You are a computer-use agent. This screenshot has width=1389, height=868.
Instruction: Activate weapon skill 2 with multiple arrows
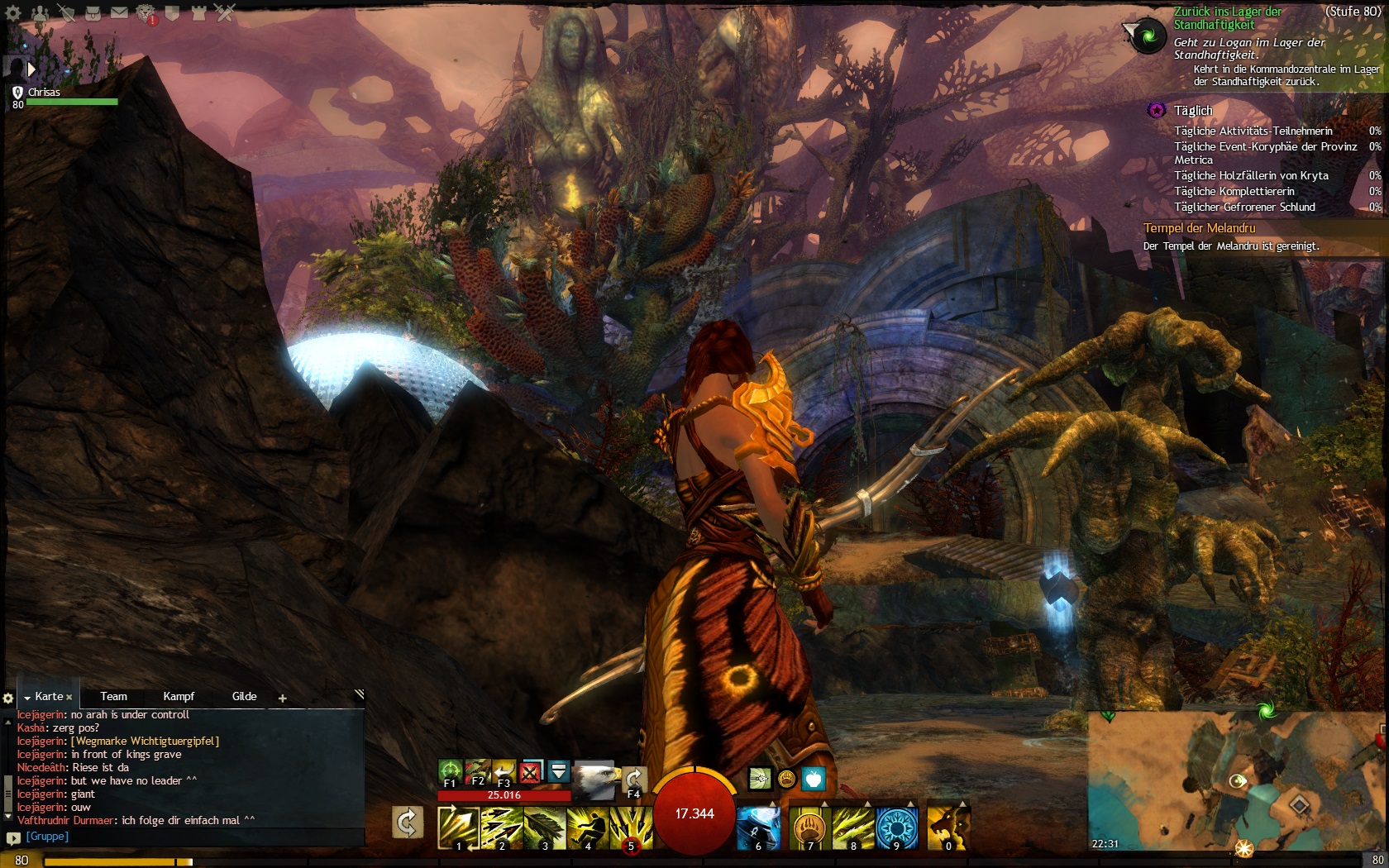tap(502, 827)
